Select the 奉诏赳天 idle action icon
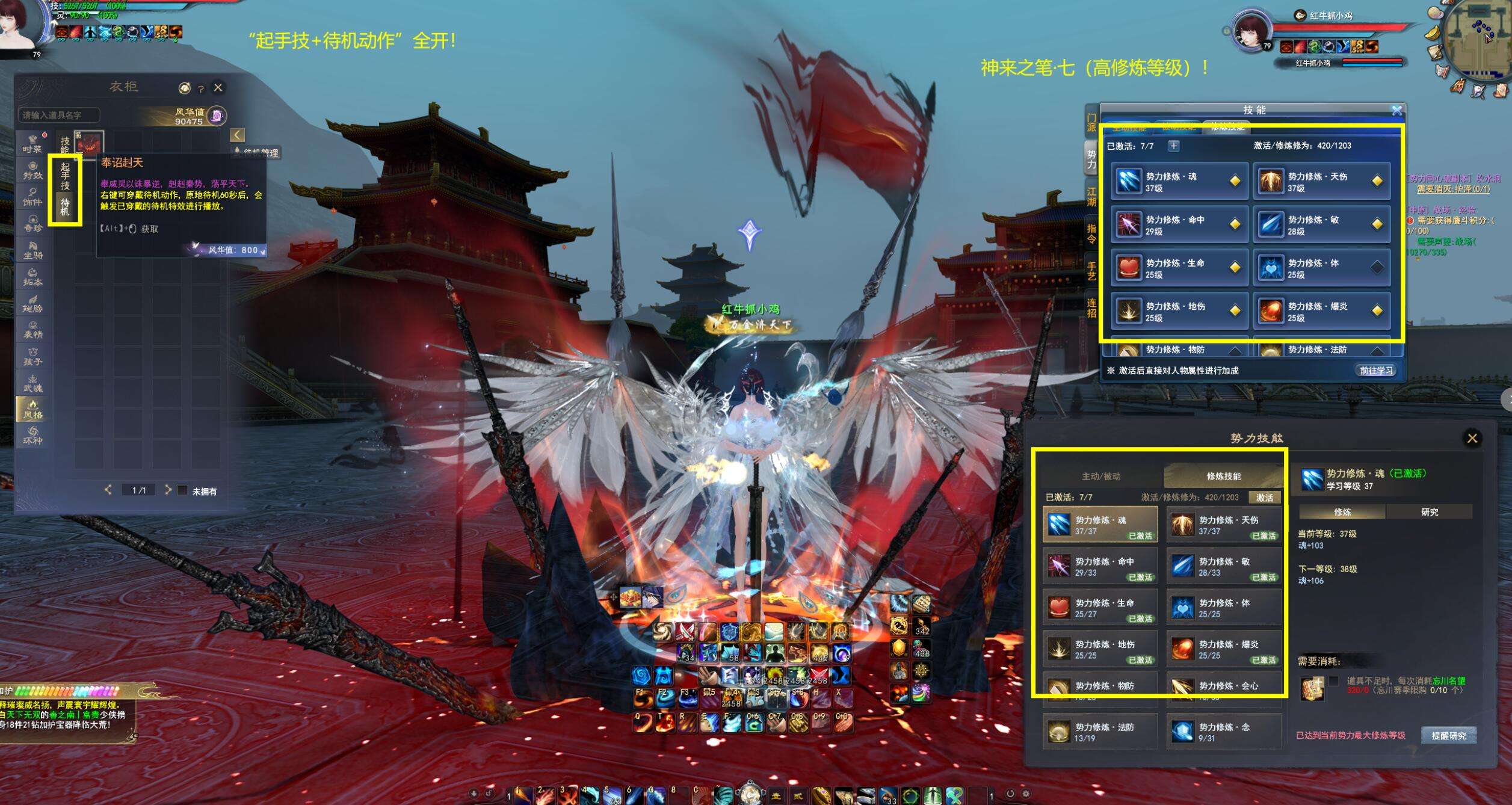1512x805 pixels. tap(89, 145)
